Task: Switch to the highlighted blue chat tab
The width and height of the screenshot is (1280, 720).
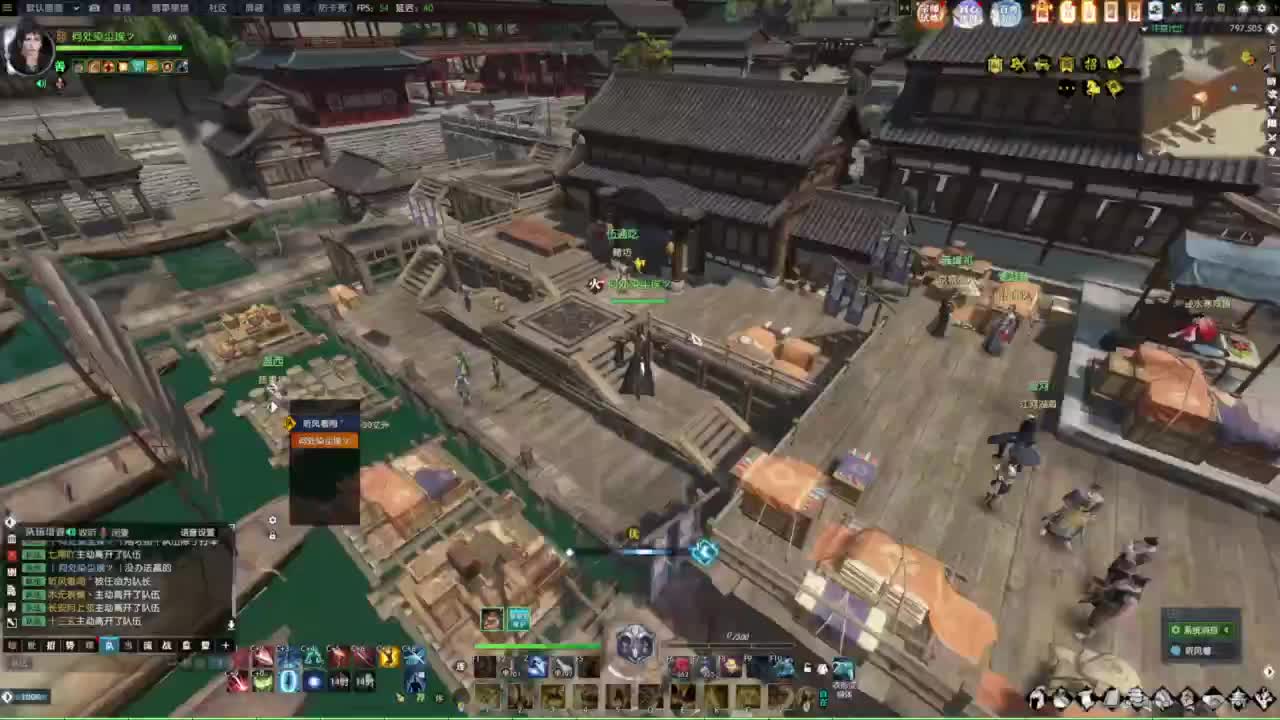Action: pyautogui.click(x=110, y=645)
